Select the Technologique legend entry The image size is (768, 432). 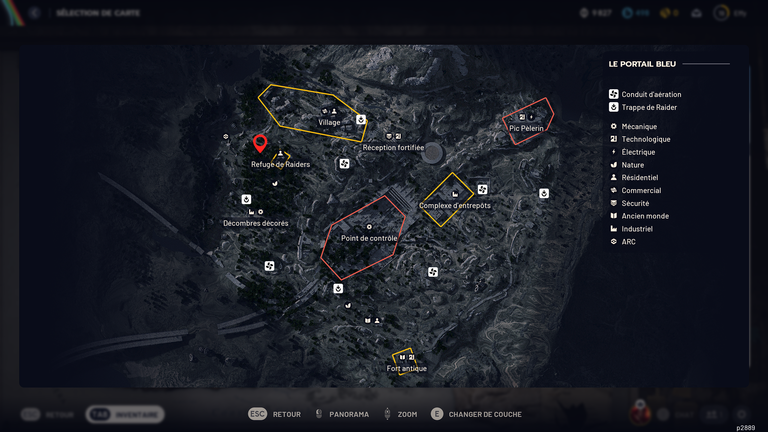point(645,139)
